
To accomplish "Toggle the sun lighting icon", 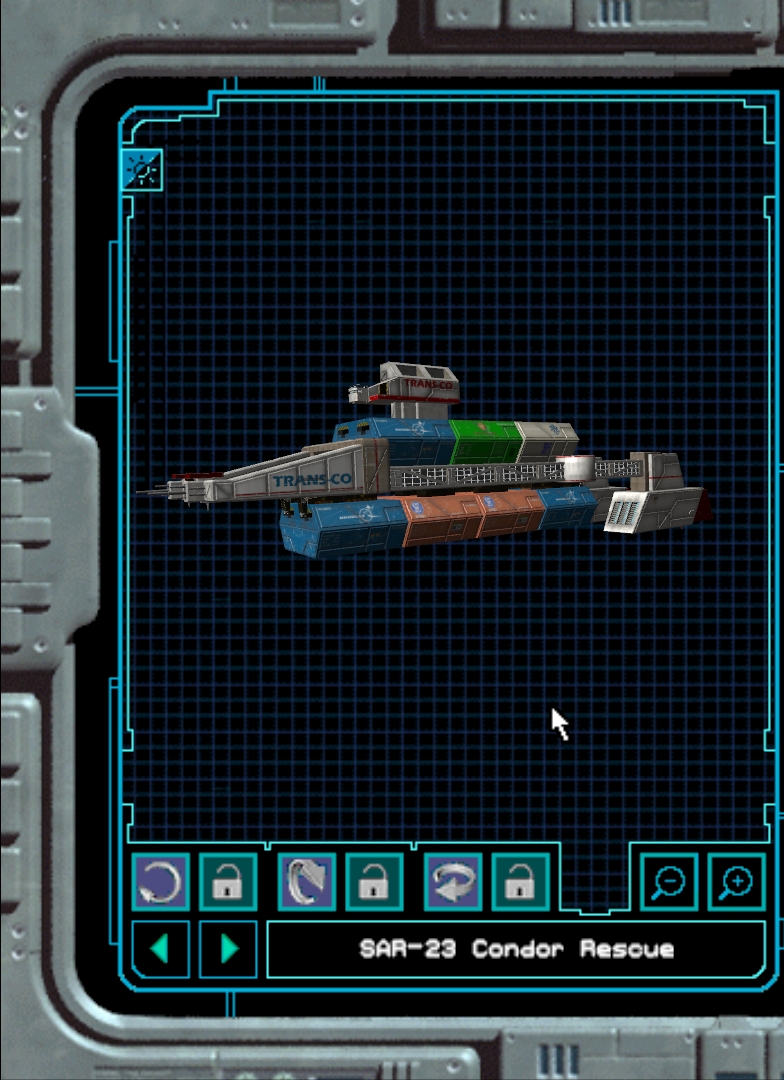I will (142, 171).
